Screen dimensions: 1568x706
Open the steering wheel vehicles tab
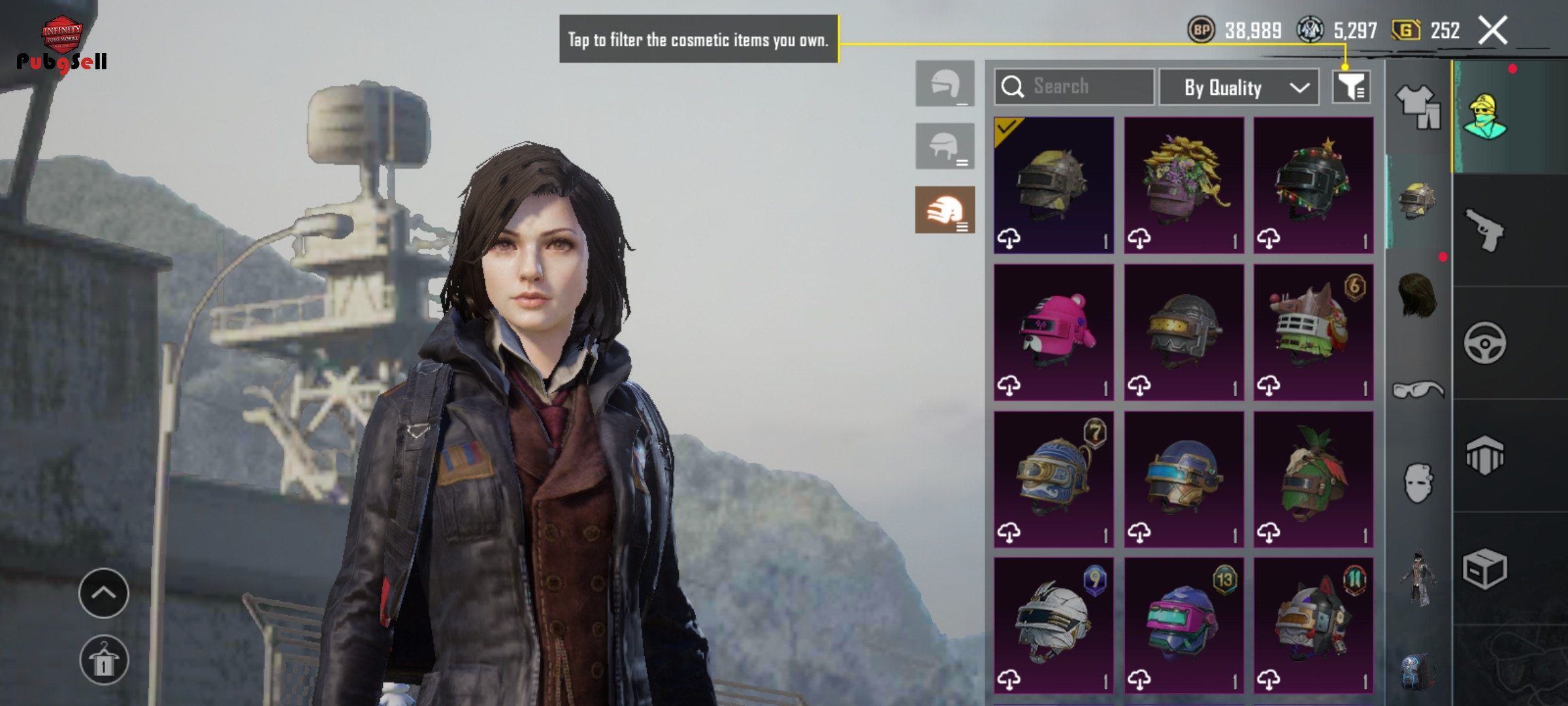point(1485,343)
